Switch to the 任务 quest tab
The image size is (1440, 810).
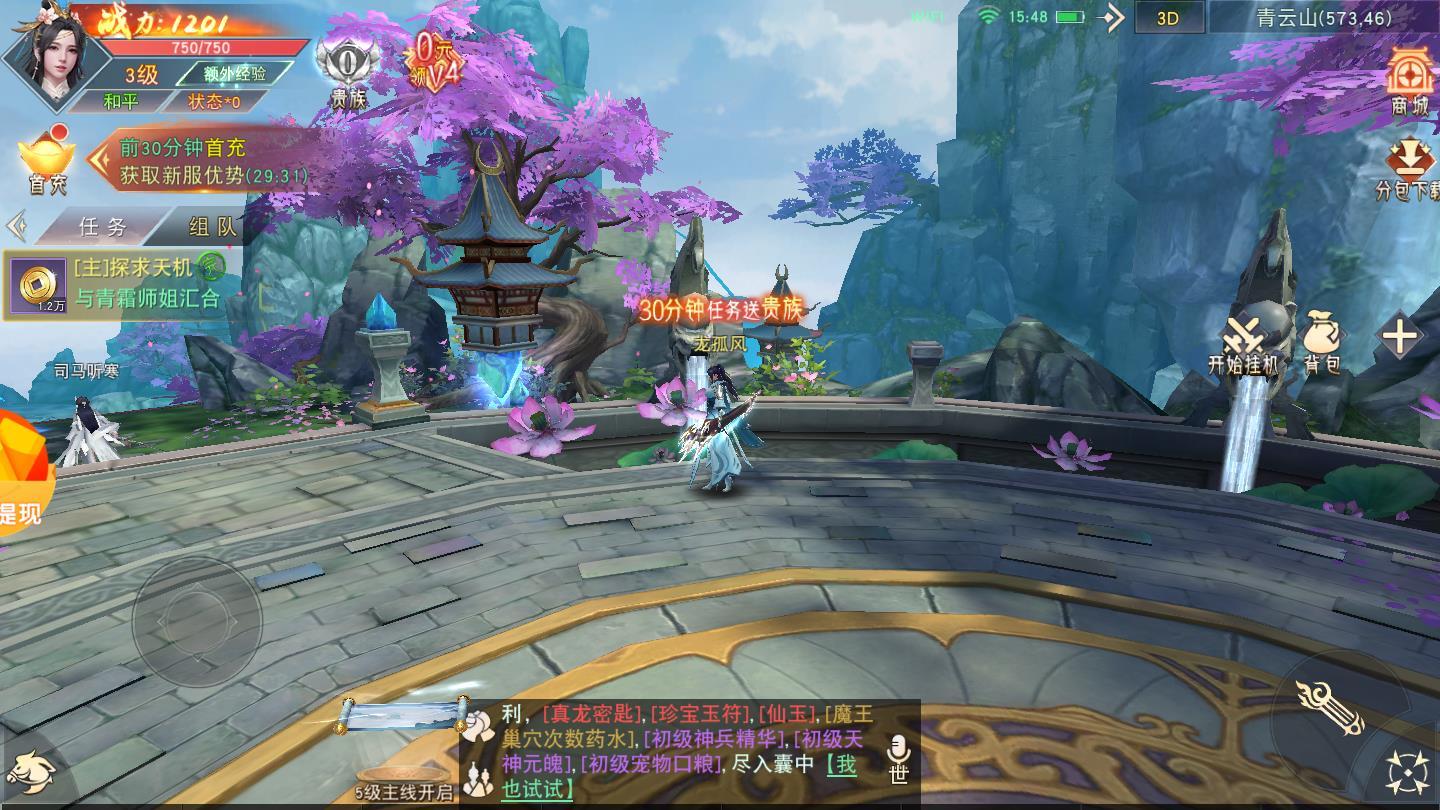coord(103,227)
